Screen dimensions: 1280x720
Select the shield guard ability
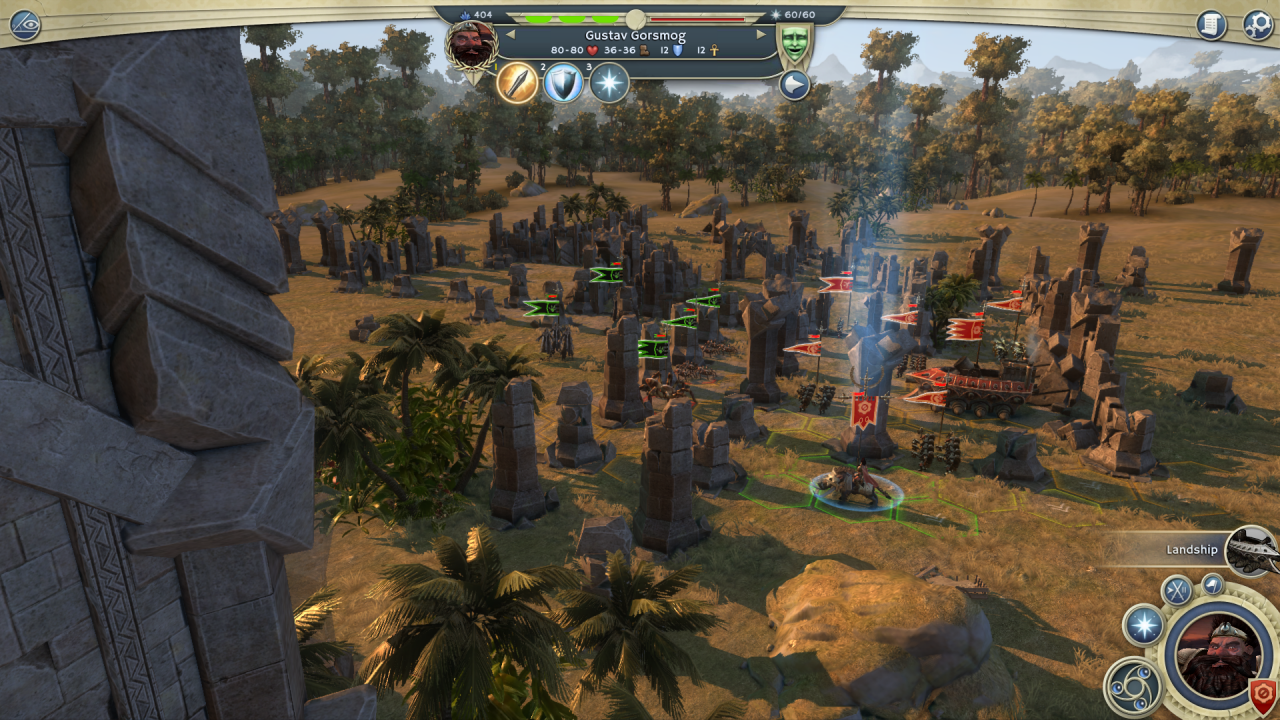(563, 83)
